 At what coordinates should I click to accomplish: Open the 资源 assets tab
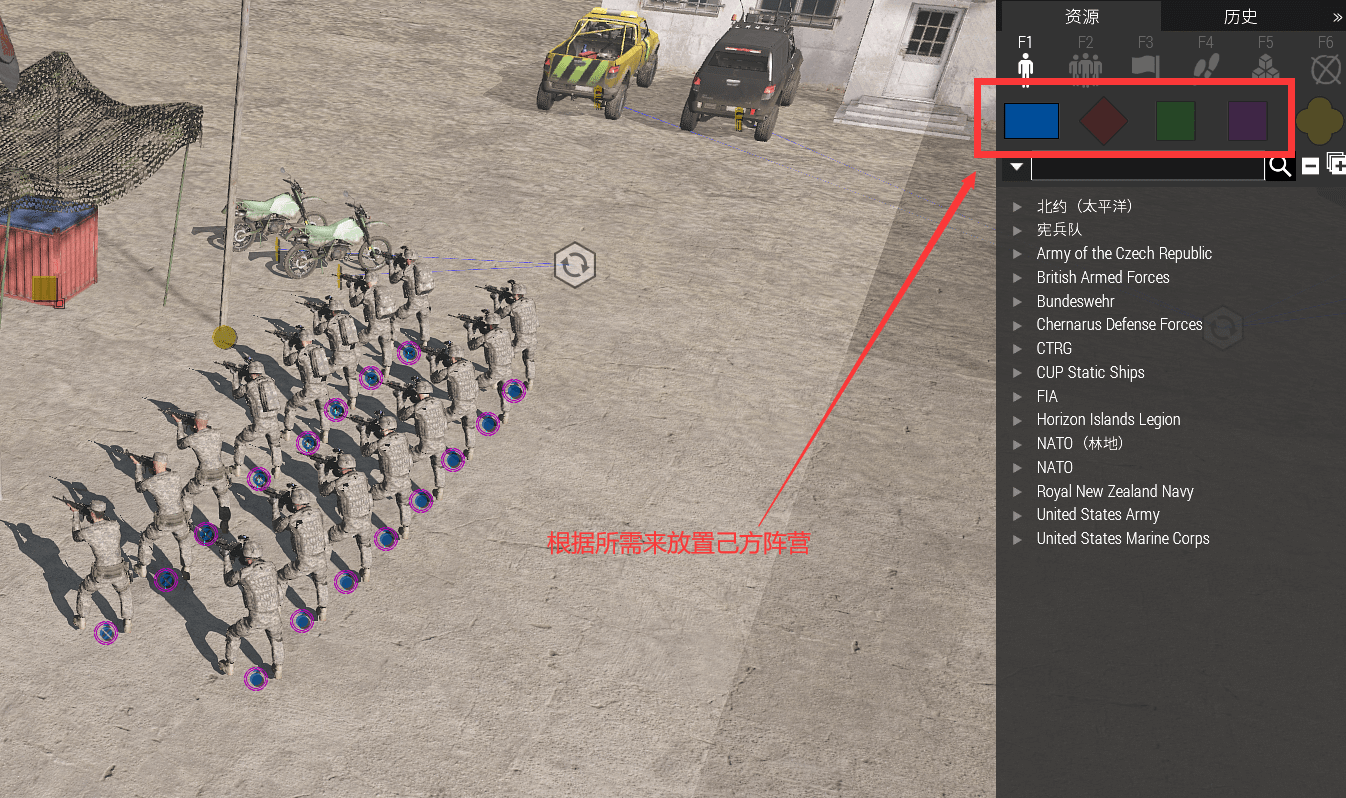tap(1083, 15)
